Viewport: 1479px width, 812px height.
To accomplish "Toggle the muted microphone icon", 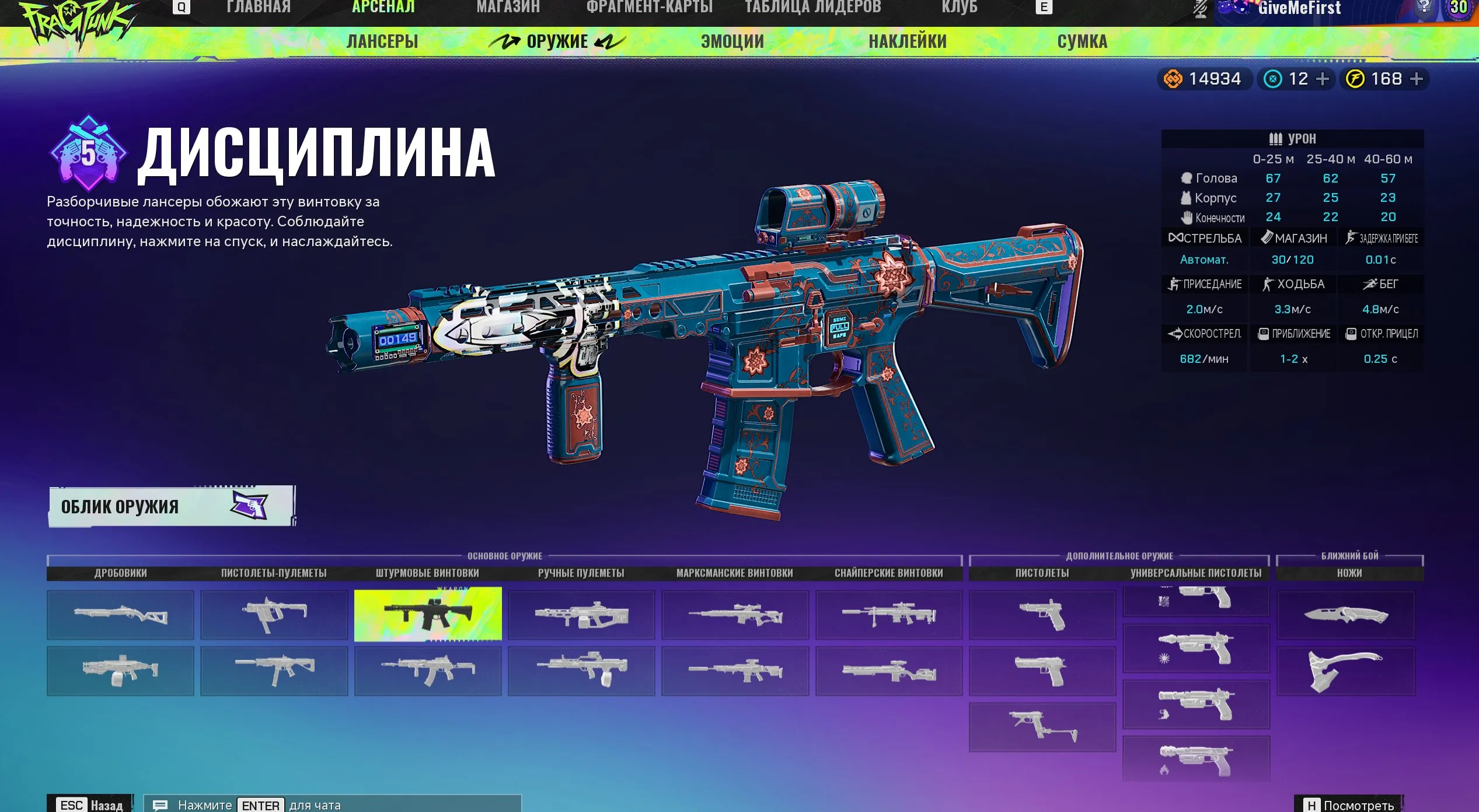I will click(x=1199, y=9).
